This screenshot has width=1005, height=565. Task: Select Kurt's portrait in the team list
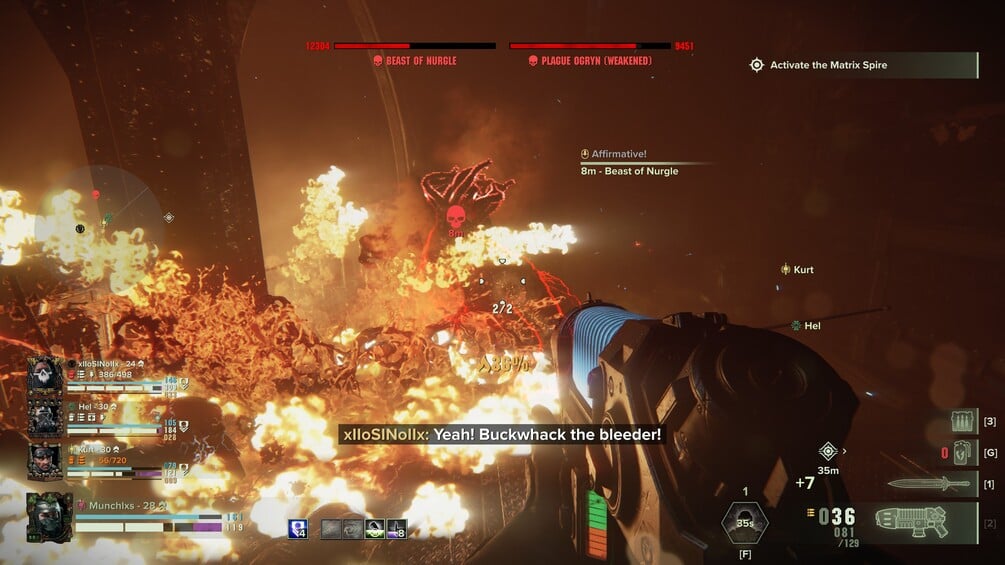point(46,460)
